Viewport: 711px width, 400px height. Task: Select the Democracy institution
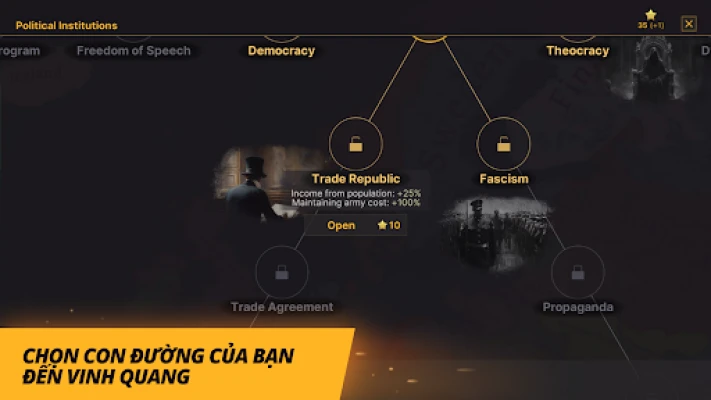[x=281, y=50]
